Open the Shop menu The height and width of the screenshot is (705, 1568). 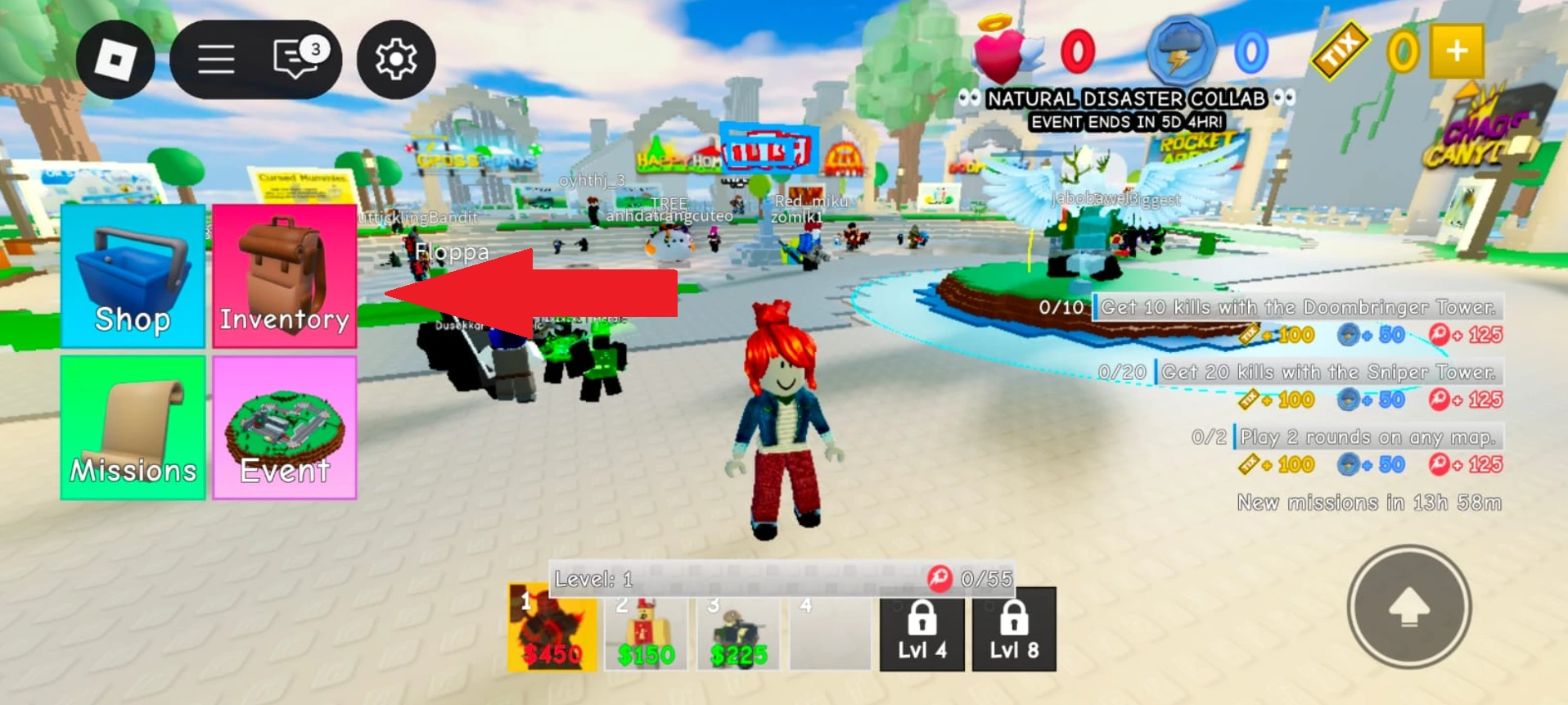(x=133, y=277)
